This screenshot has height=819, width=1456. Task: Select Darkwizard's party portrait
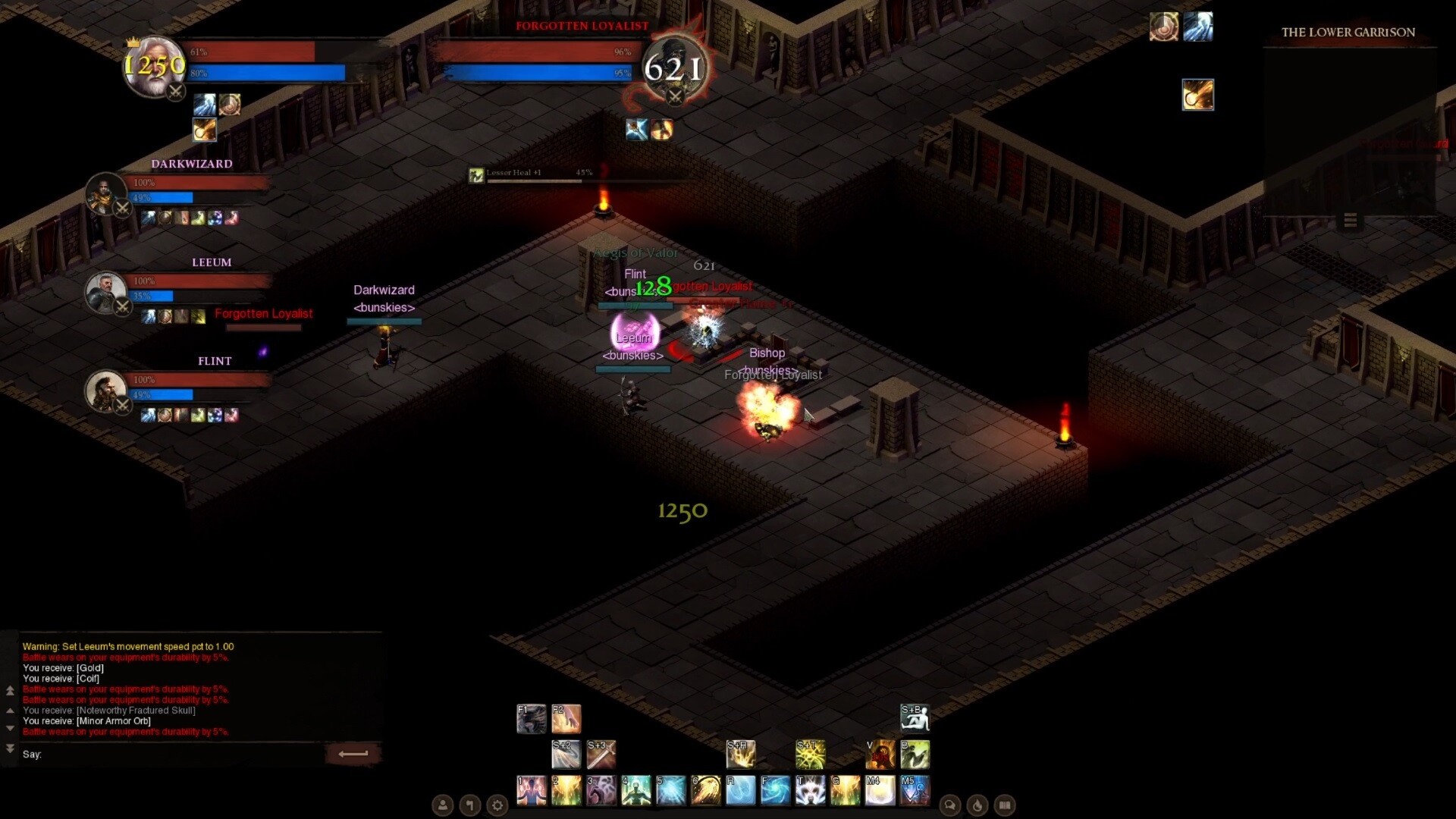105,194
